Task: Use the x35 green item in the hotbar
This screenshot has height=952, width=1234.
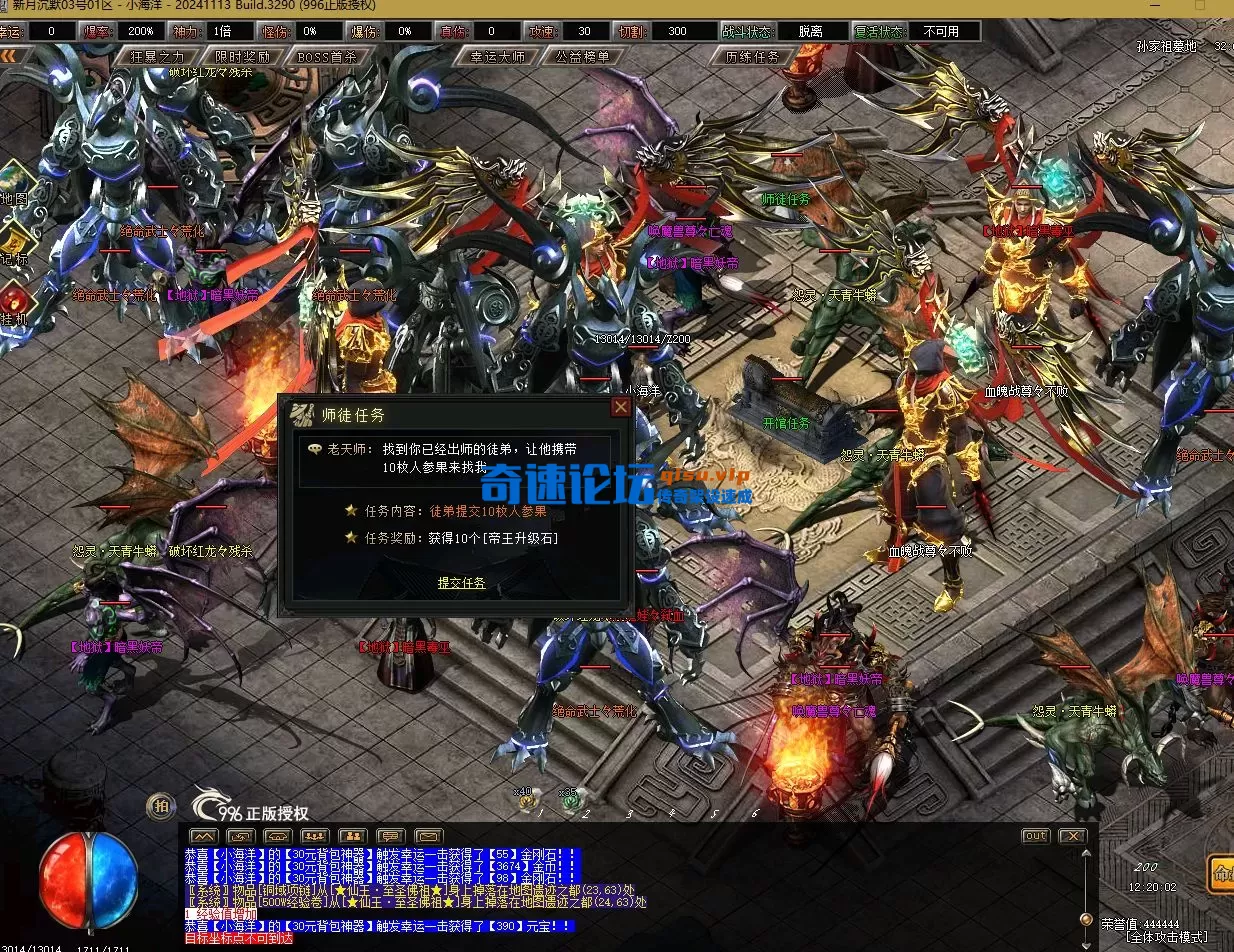Action: click(570, 800)
